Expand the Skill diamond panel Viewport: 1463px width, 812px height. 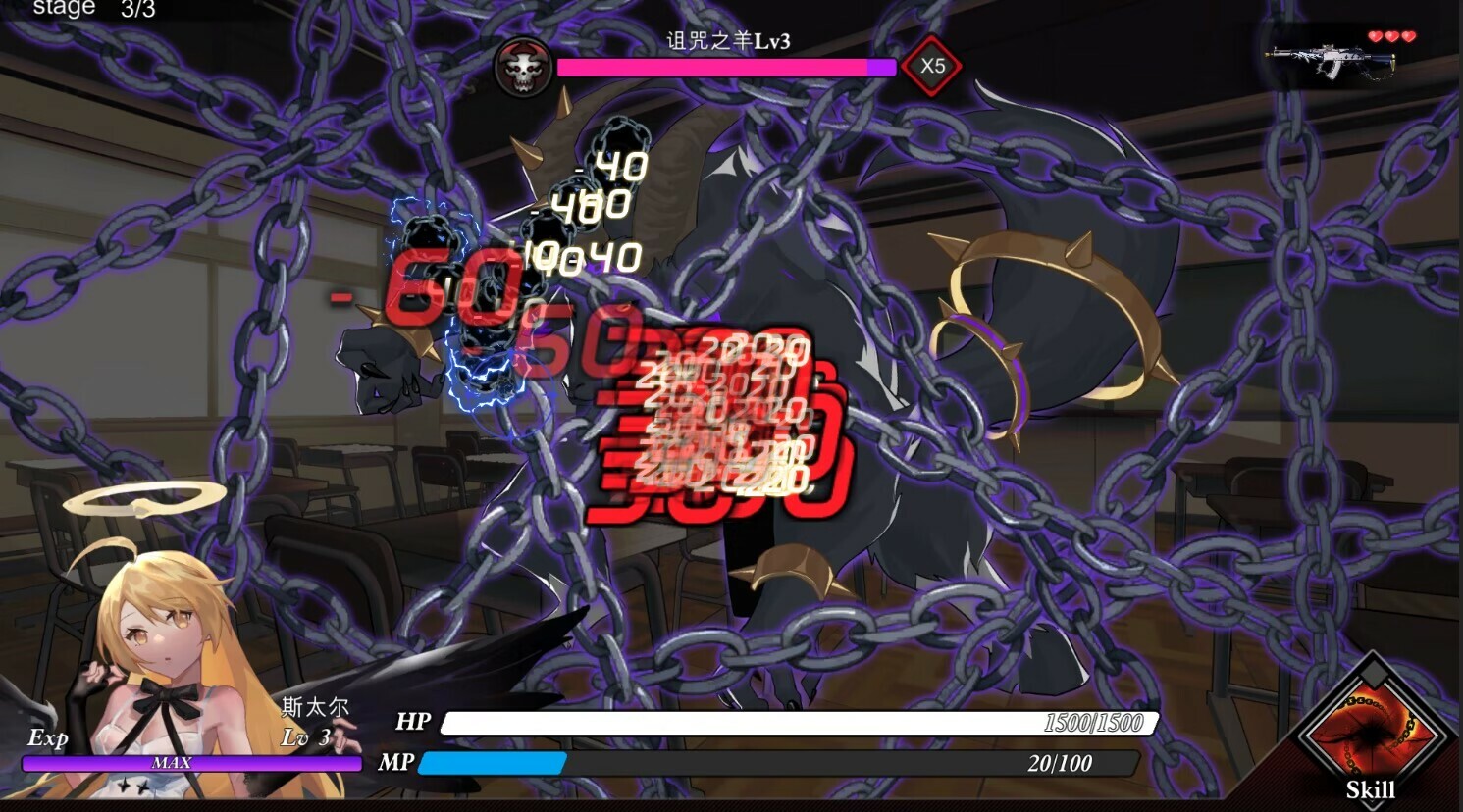click(x=1372, y=731)
